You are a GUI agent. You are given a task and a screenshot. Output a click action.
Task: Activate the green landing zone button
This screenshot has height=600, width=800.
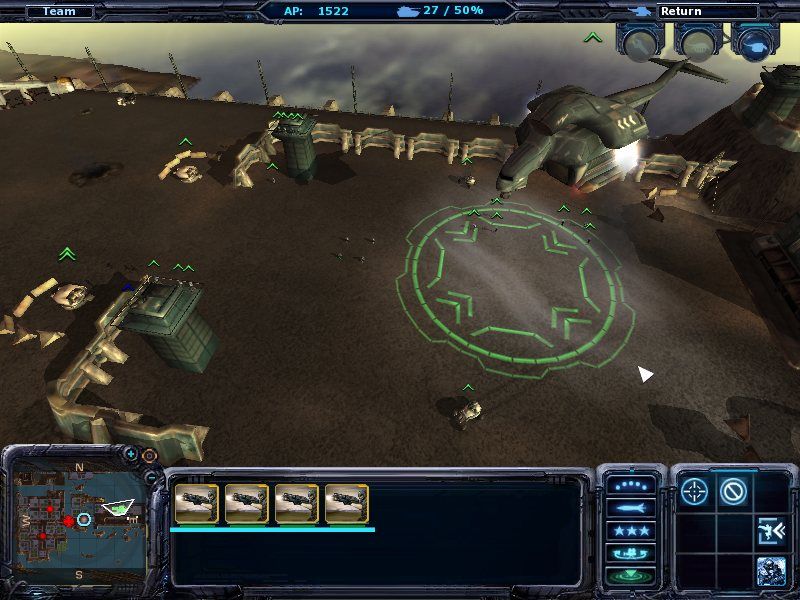click(630, 575)
